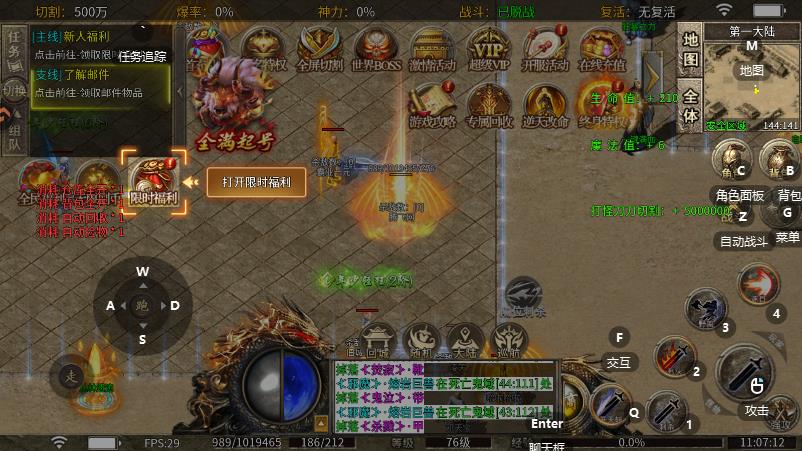Toggle 自动战斗 auto battle
802x451 pixels.
coord(743,240)
